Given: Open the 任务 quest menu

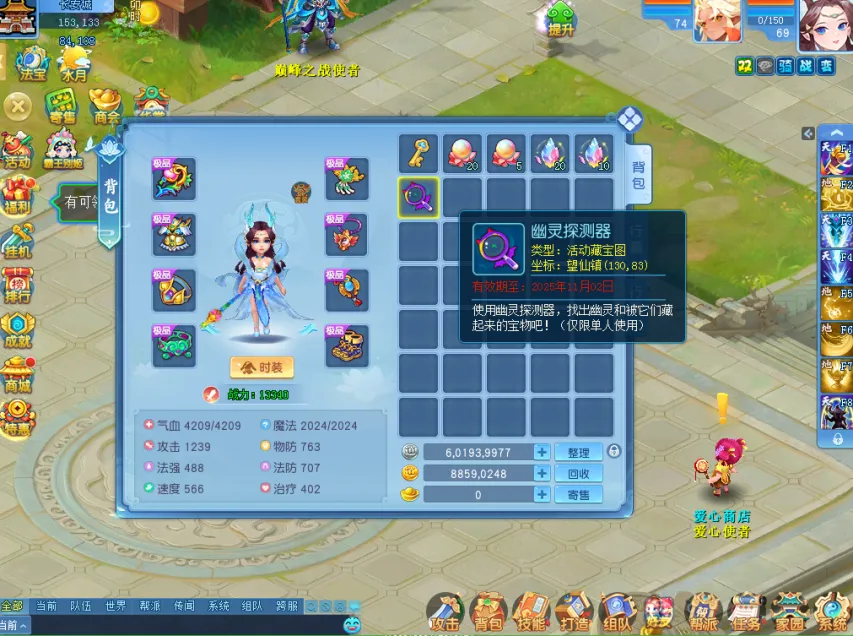Looking at the screenshot, I should [x=744, y=610].
